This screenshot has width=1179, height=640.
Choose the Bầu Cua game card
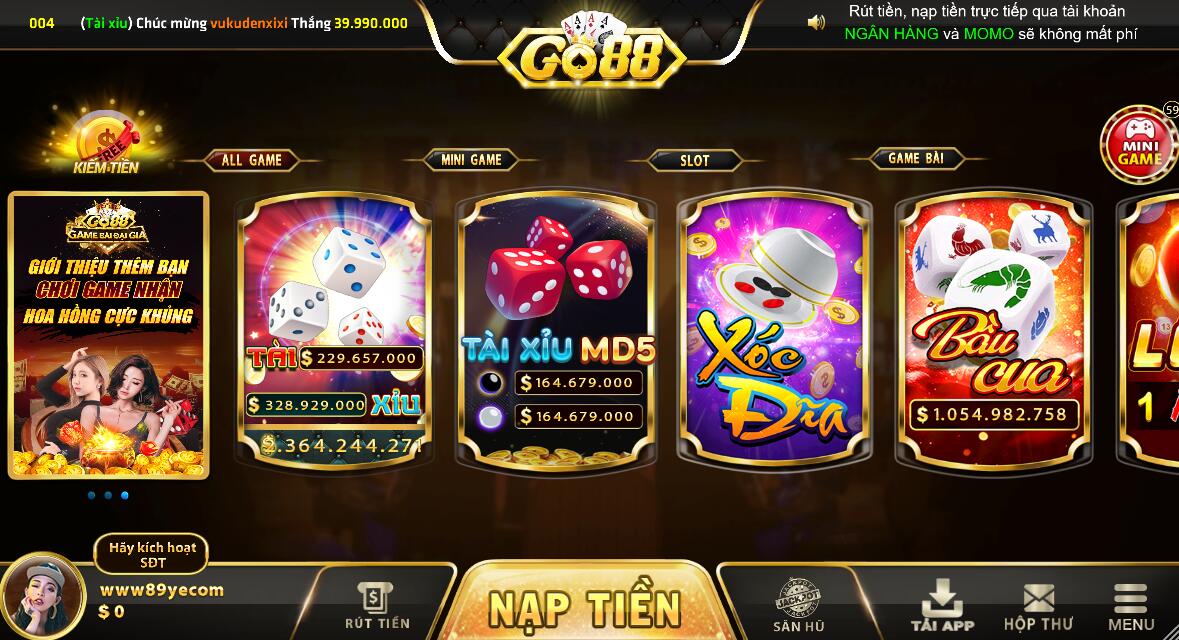(x=994, y=329)
